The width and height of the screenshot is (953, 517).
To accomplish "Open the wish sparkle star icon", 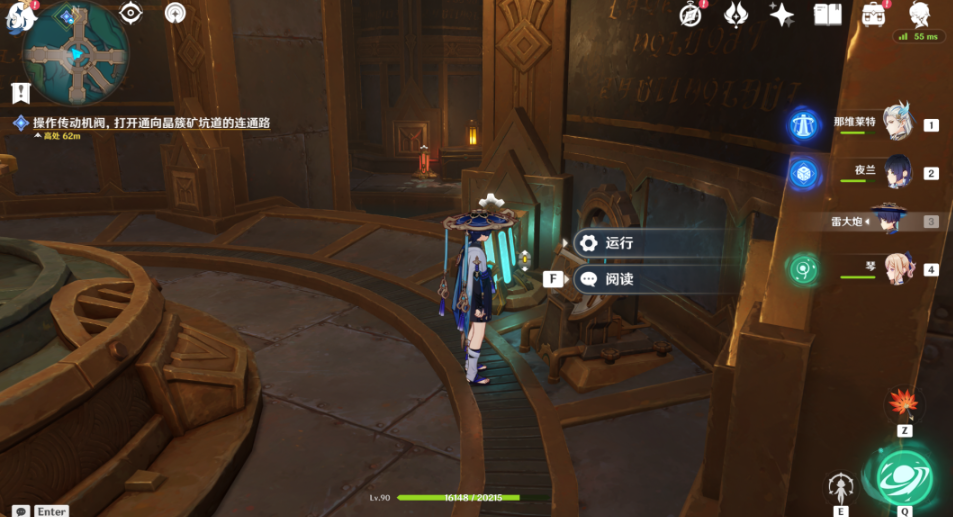I will (x=781, y=14).
